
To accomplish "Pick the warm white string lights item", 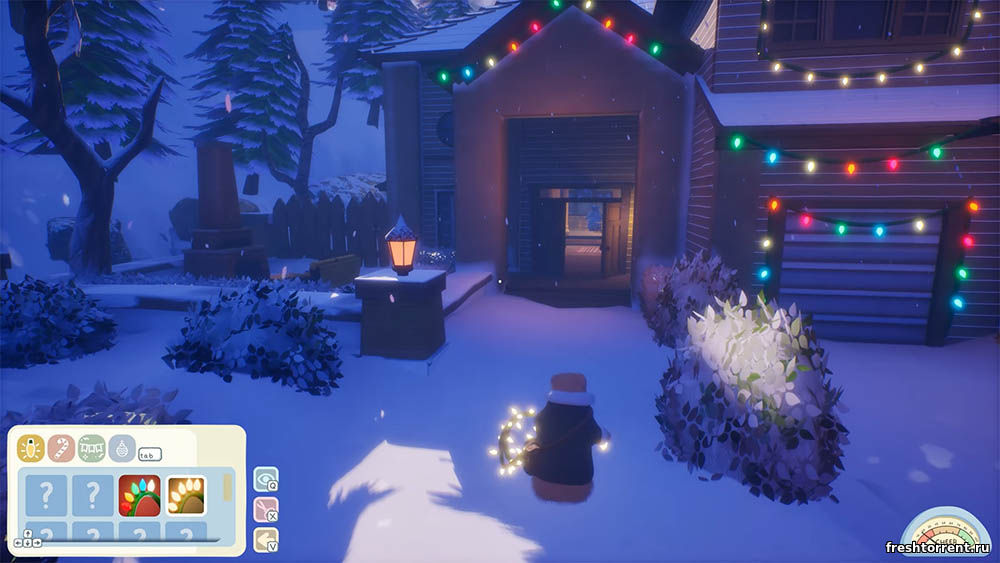I will click(185, 495).
